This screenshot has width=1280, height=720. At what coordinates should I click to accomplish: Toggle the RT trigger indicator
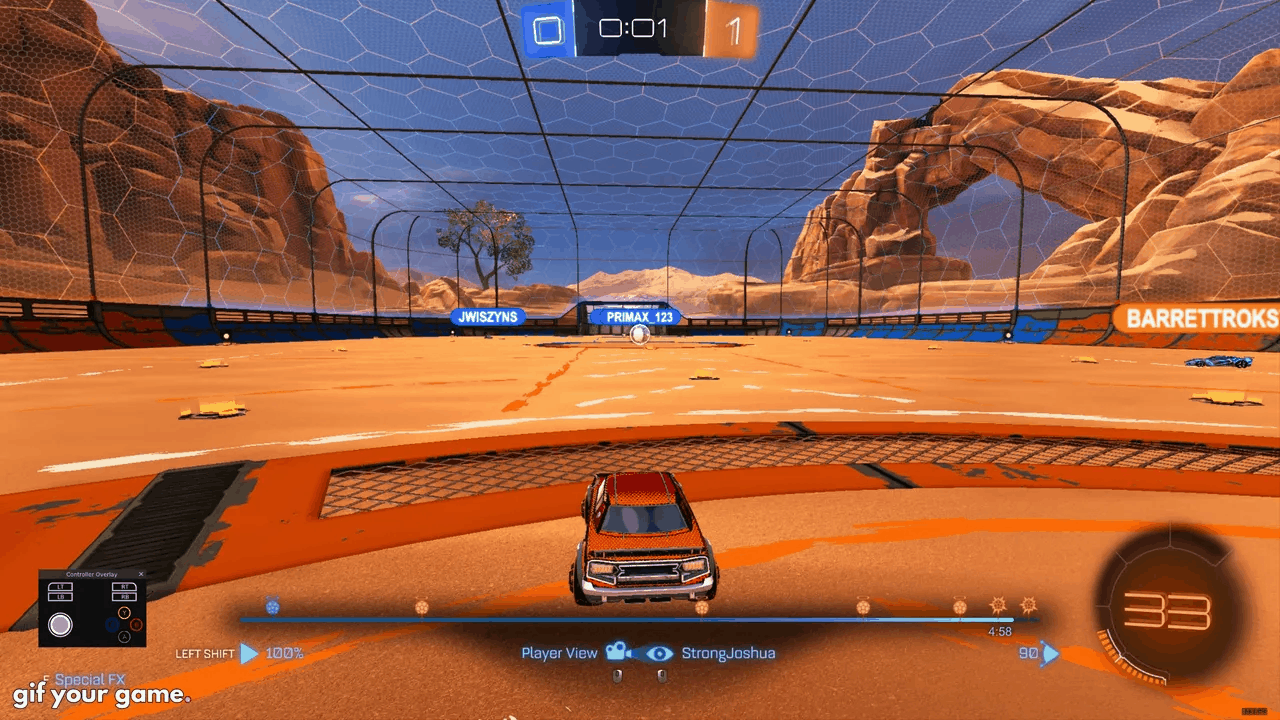(124, 587)
